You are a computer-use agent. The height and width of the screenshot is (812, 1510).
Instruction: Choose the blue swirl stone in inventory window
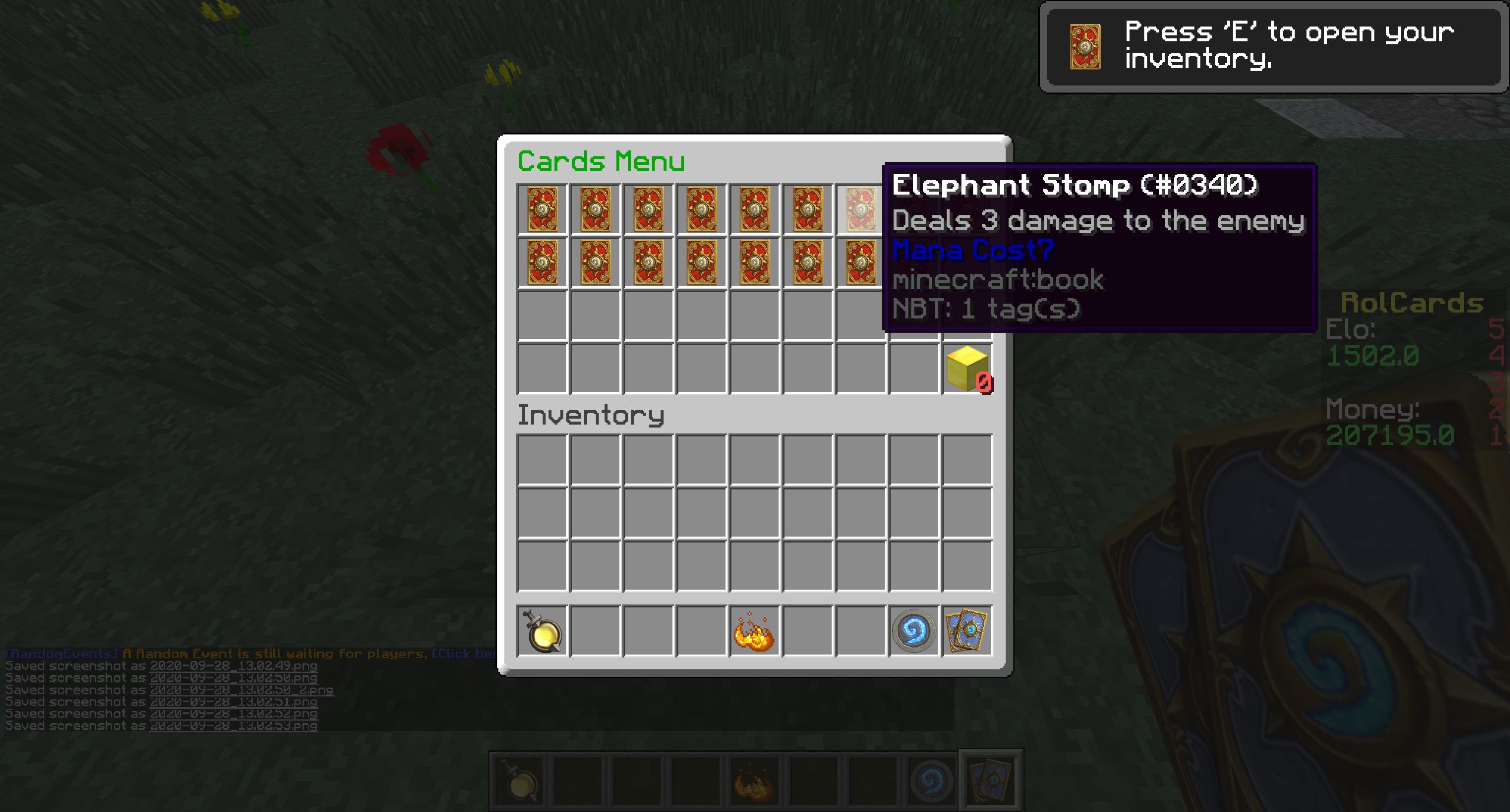[914, 631]
